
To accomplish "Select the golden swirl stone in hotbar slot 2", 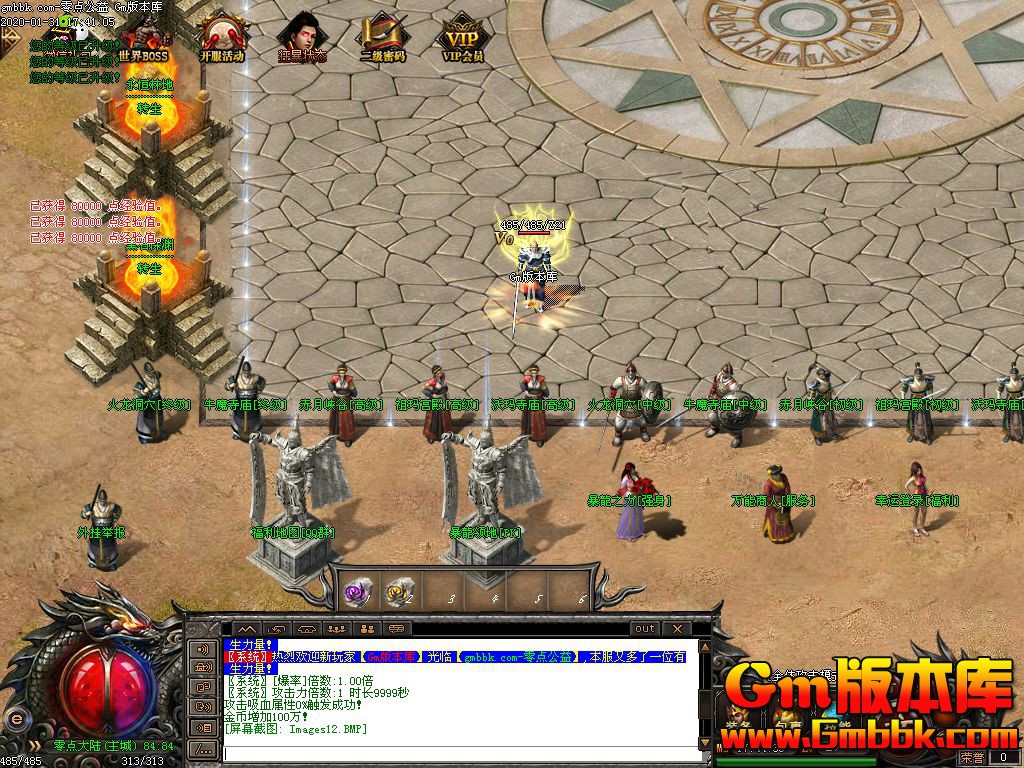I will point(400,591).
